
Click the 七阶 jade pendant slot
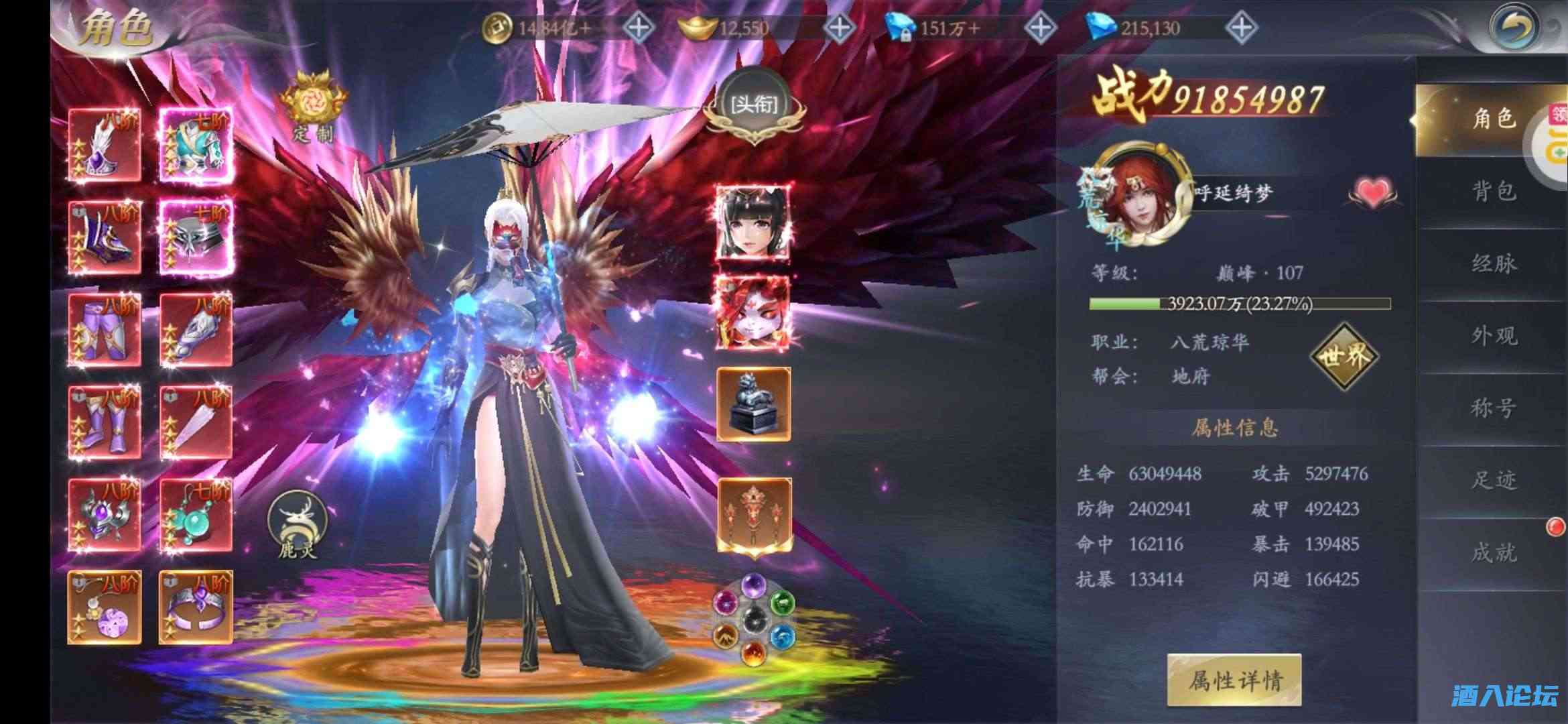[196, 513]
